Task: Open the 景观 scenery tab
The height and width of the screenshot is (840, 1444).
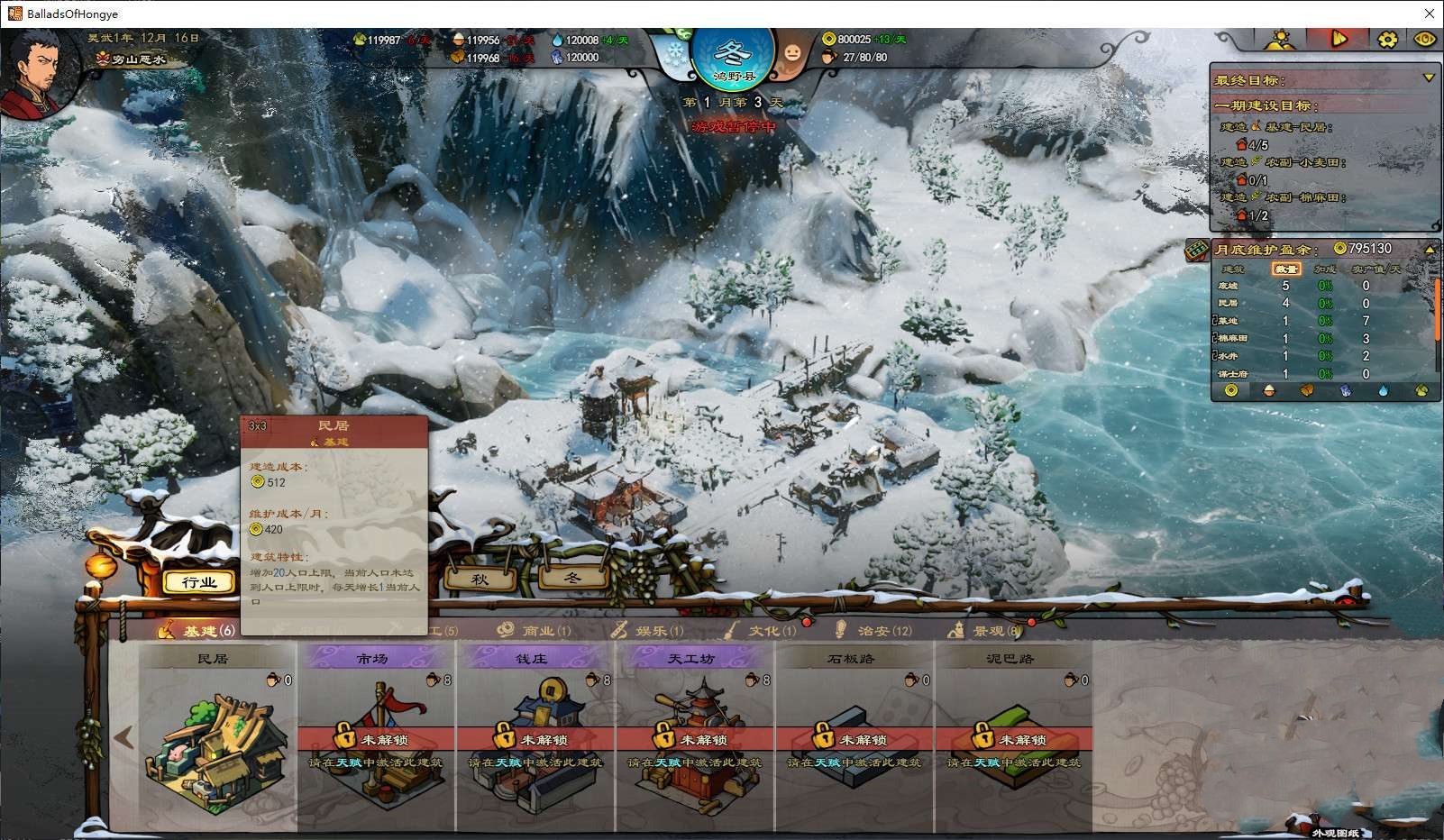Action: click(x=990, y=631)
